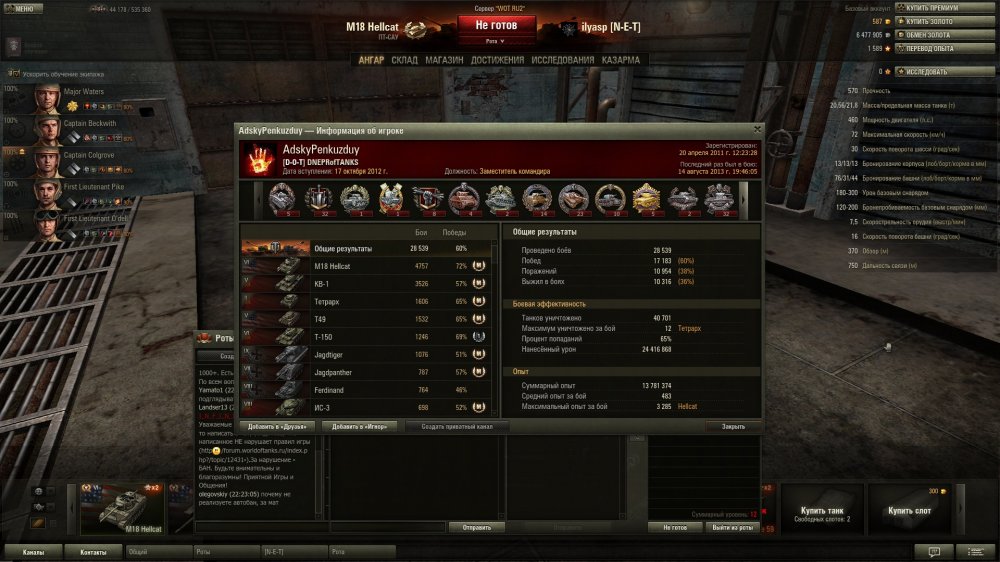This screenshot has height=562, width=1000.
Task: Open the ИССЛЕДОВАНИЯ tab
Action: coord(563,60)
